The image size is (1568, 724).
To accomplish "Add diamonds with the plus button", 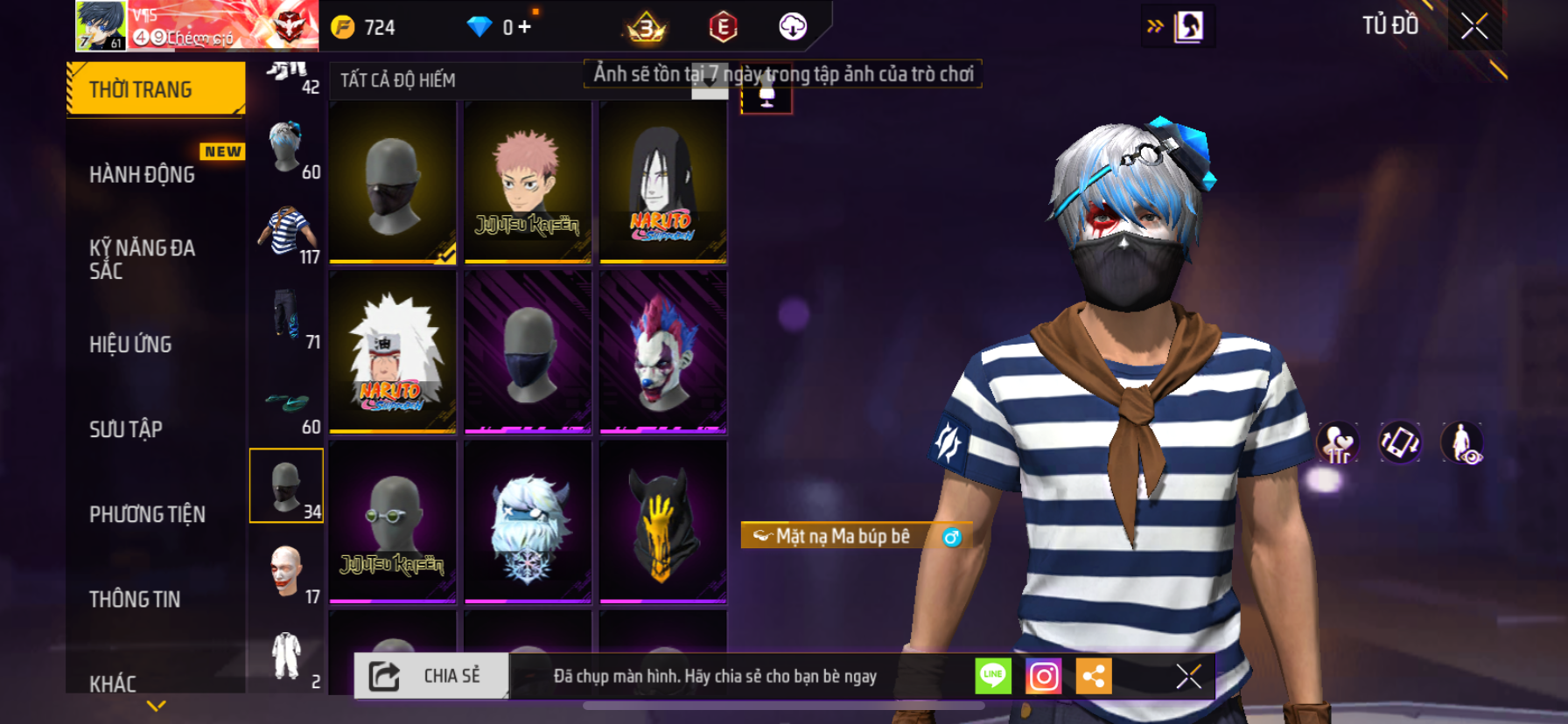I will [524, 27].
